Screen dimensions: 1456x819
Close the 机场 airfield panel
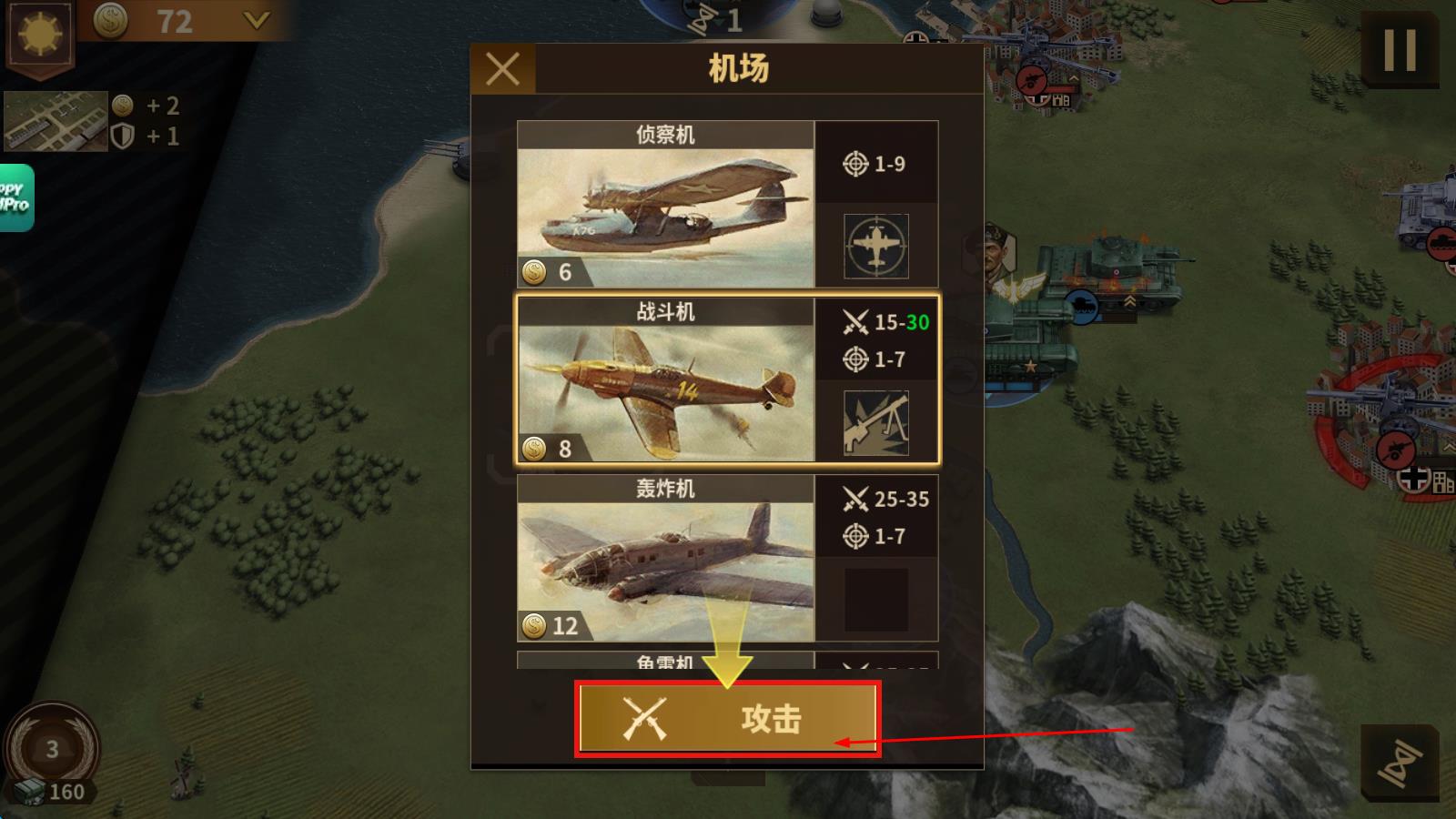tap(502, 69)
